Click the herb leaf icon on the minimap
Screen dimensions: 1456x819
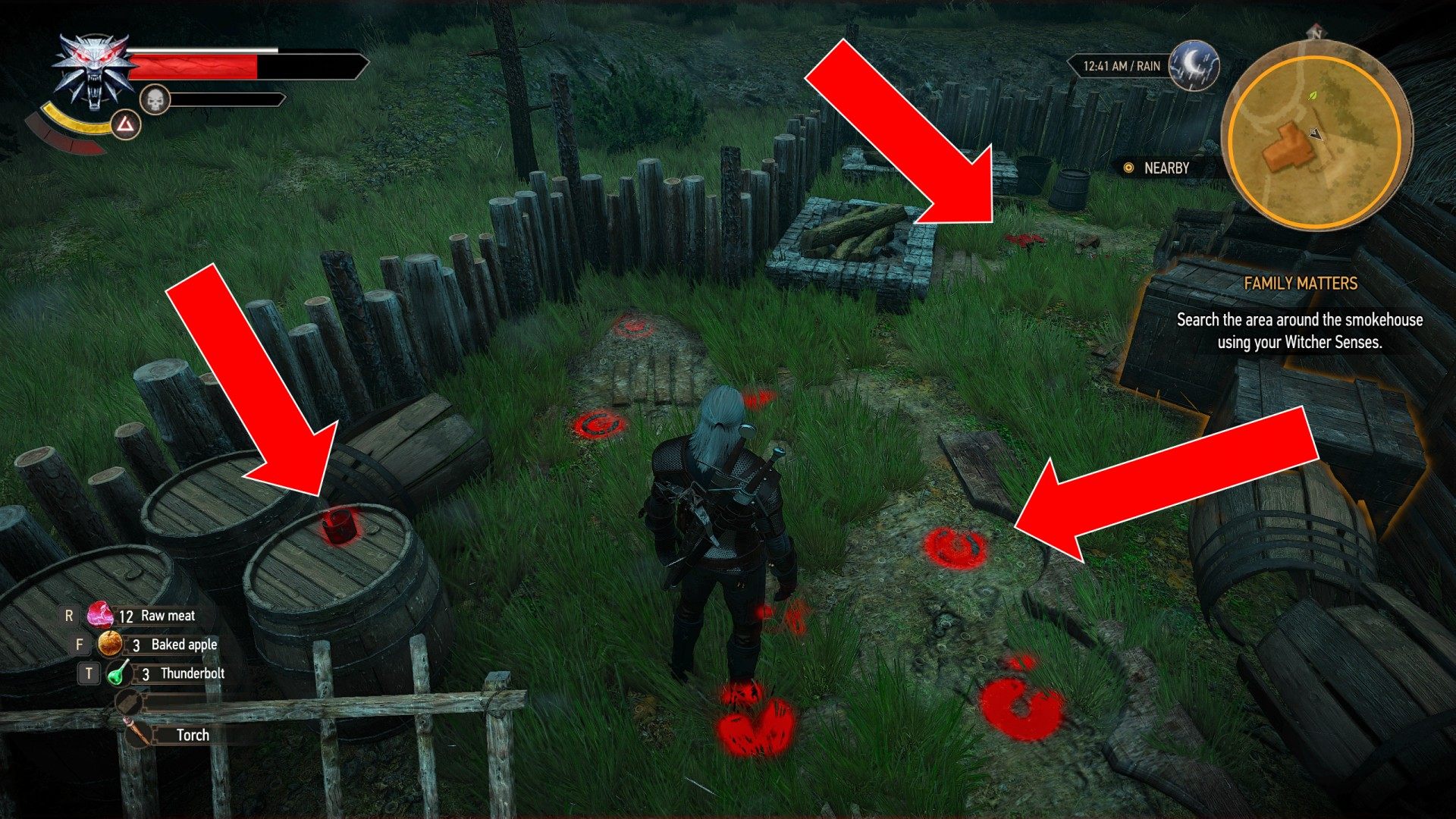1312,96
